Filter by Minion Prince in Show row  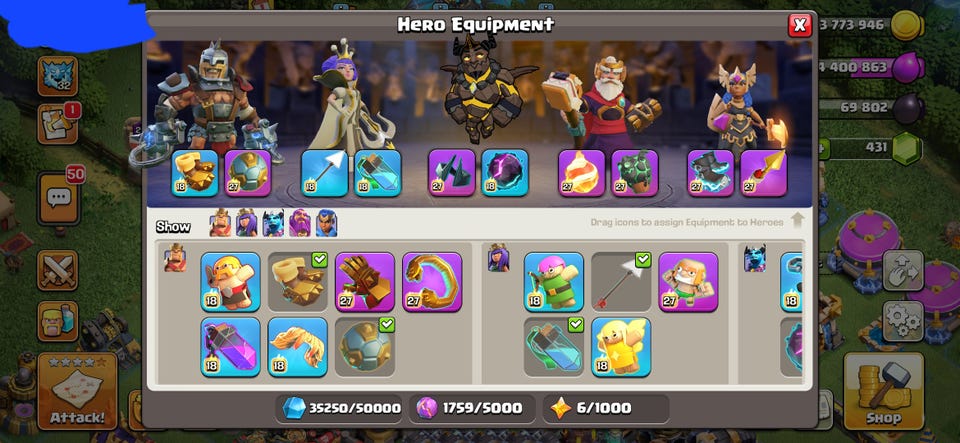[x=273, y=223]
